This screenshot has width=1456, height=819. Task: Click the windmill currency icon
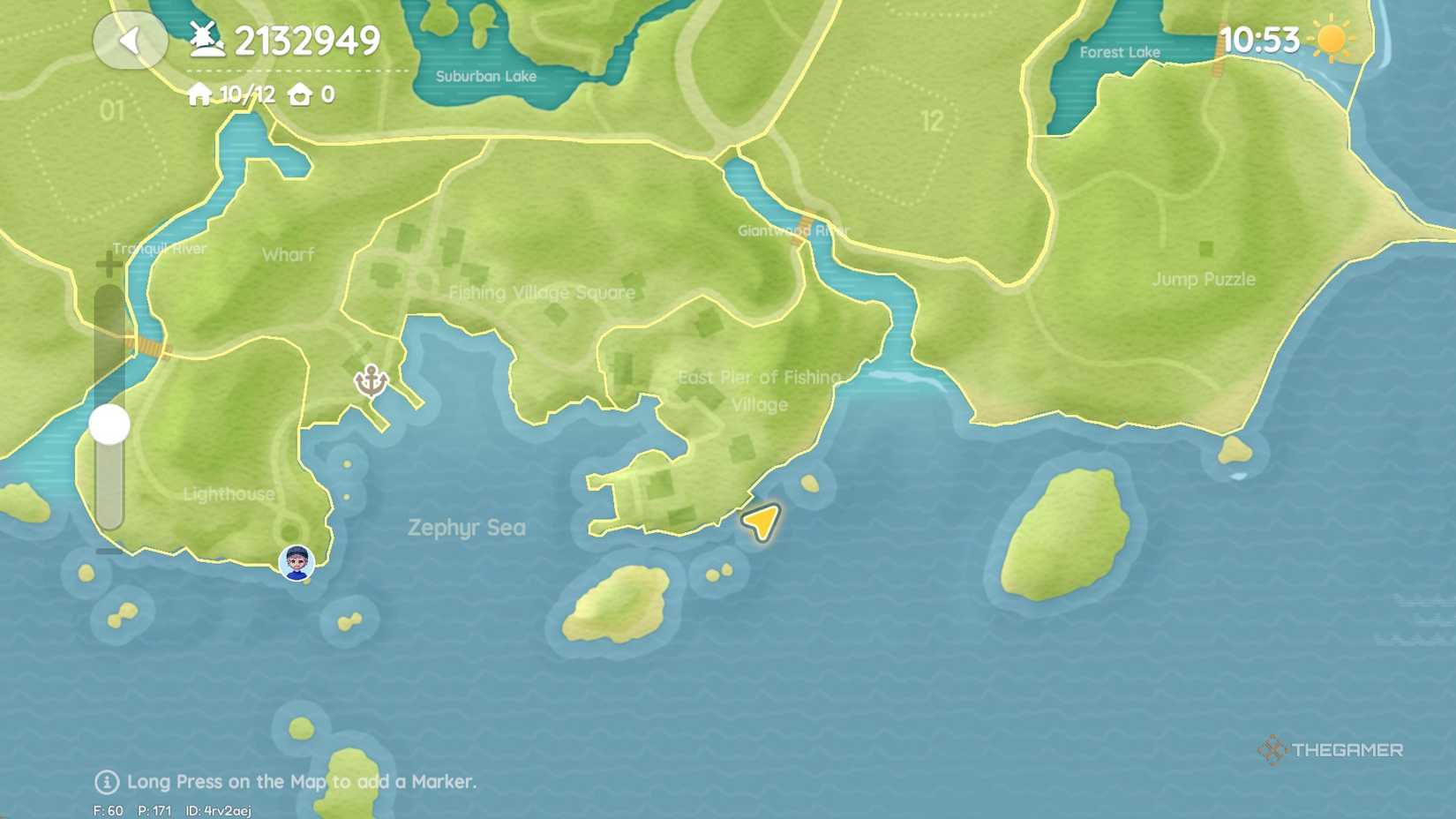coord(205,40)
